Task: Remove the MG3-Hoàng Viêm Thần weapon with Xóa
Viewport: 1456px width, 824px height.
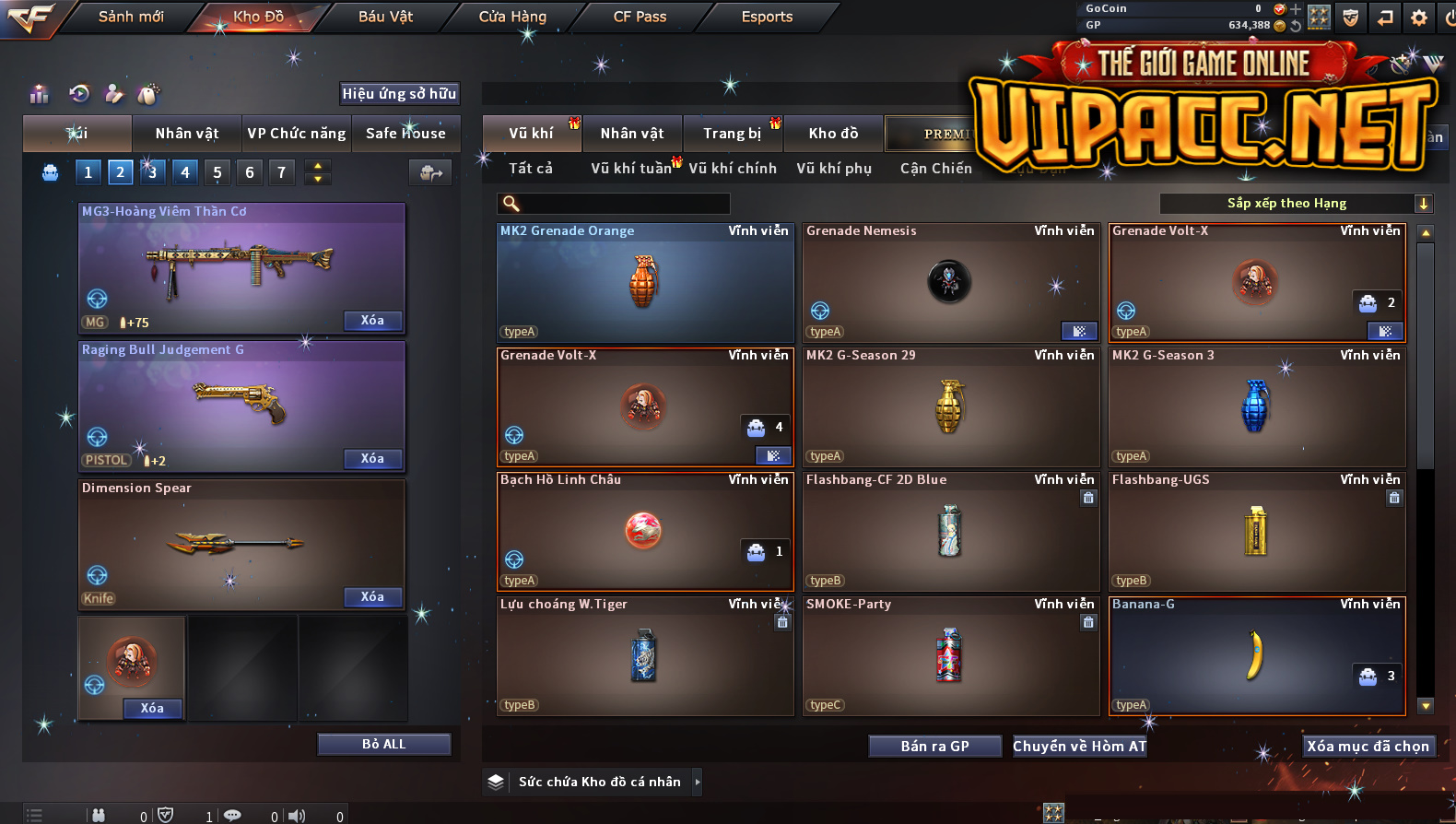Action: pyautogui.click(x=372, y=321)
